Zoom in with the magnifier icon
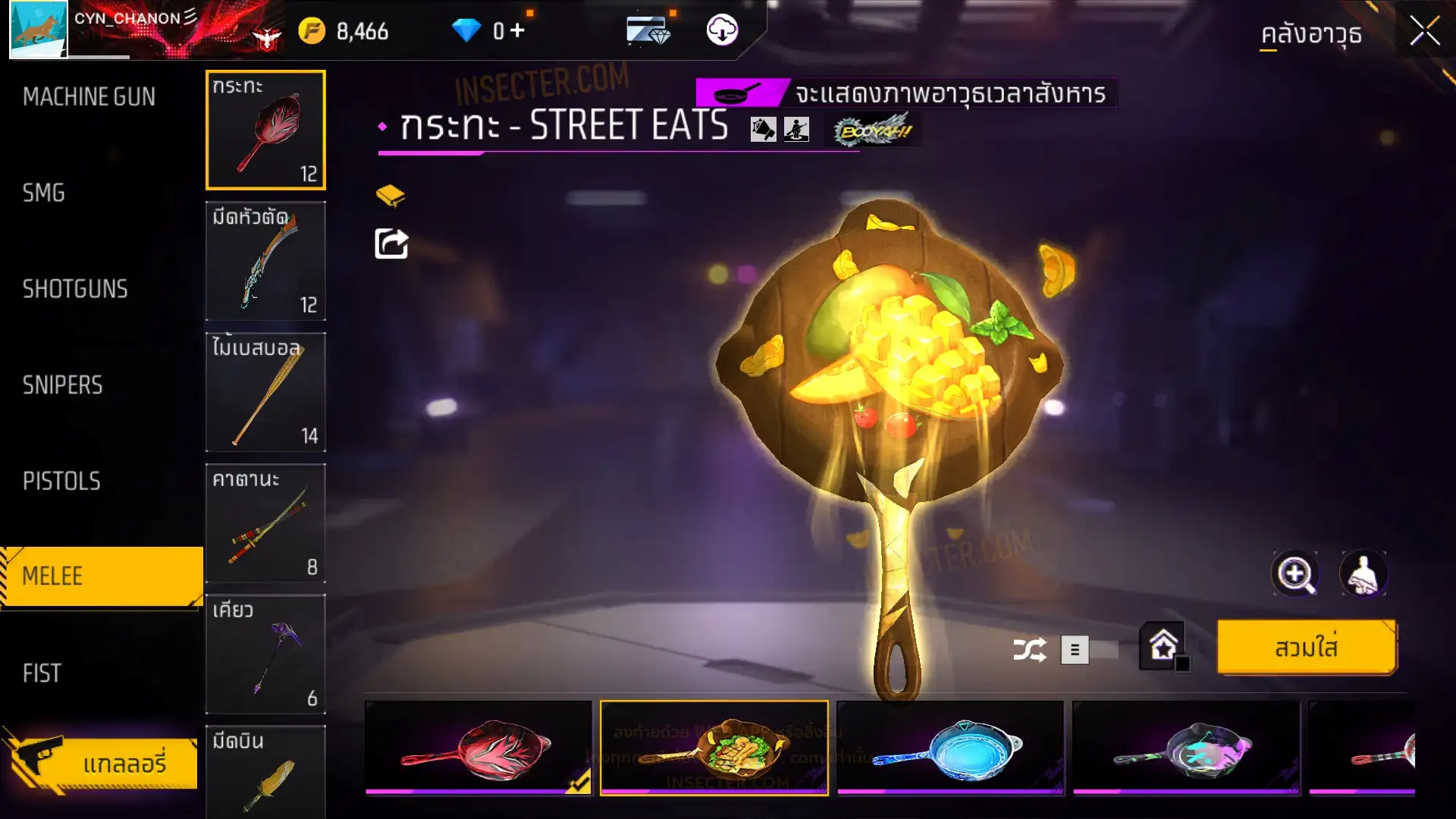The width and height of the screenshot is (1456, 819). (x=1294, y=574)
